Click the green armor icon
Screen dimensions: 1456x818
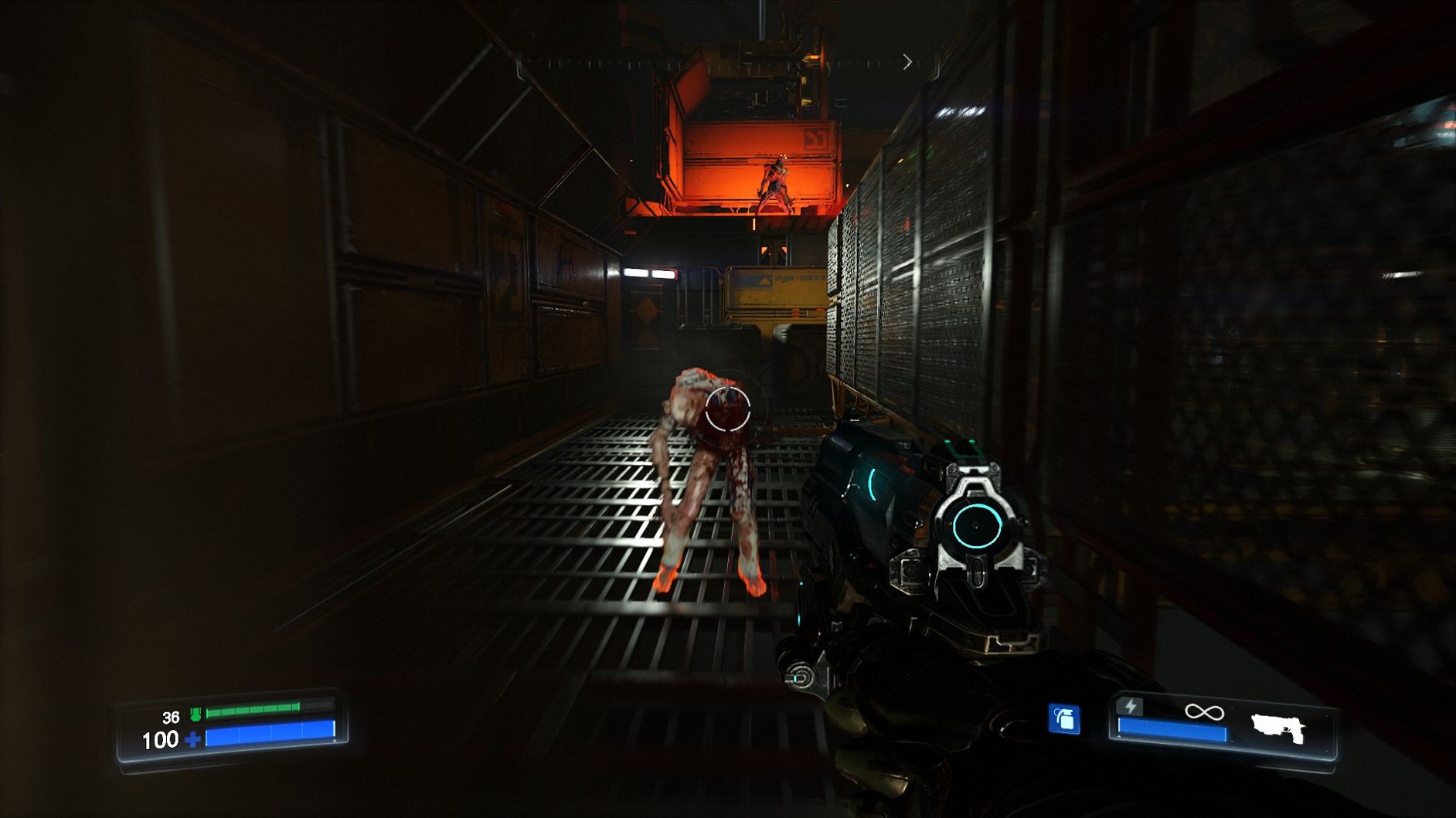click(196, 716)
